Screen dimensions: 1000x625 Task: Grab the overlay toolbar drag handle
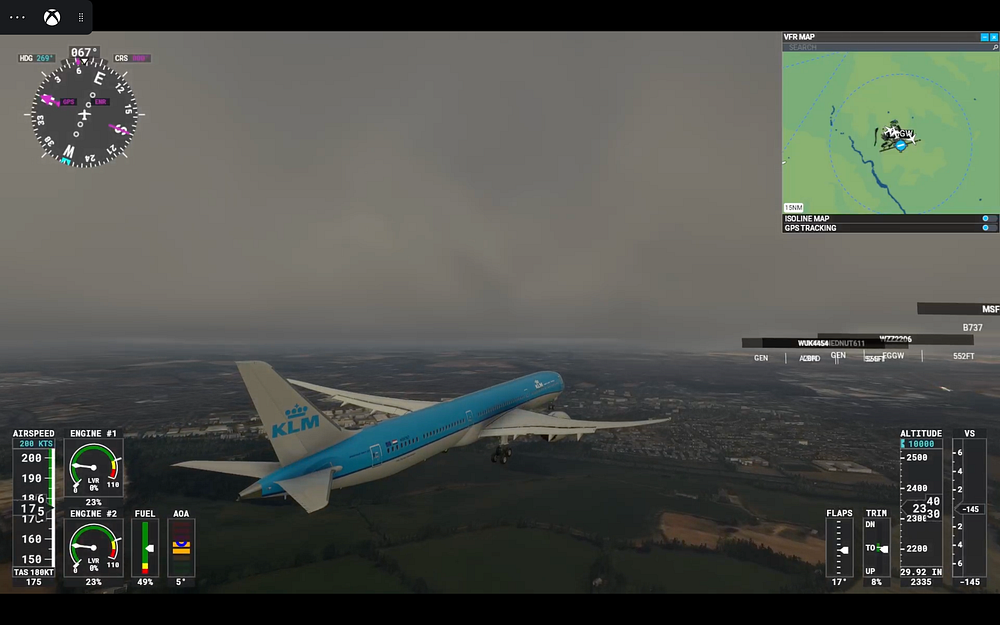tap(81, 17)
